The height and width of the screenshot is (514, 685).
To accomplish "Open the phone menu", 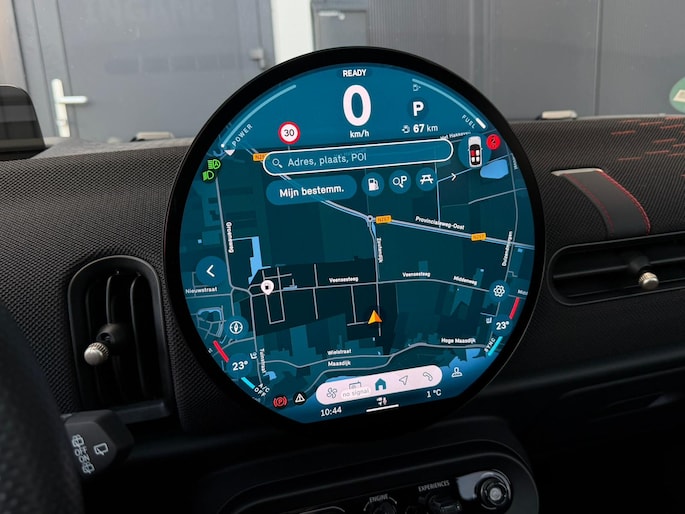I will tap(427, 376).
